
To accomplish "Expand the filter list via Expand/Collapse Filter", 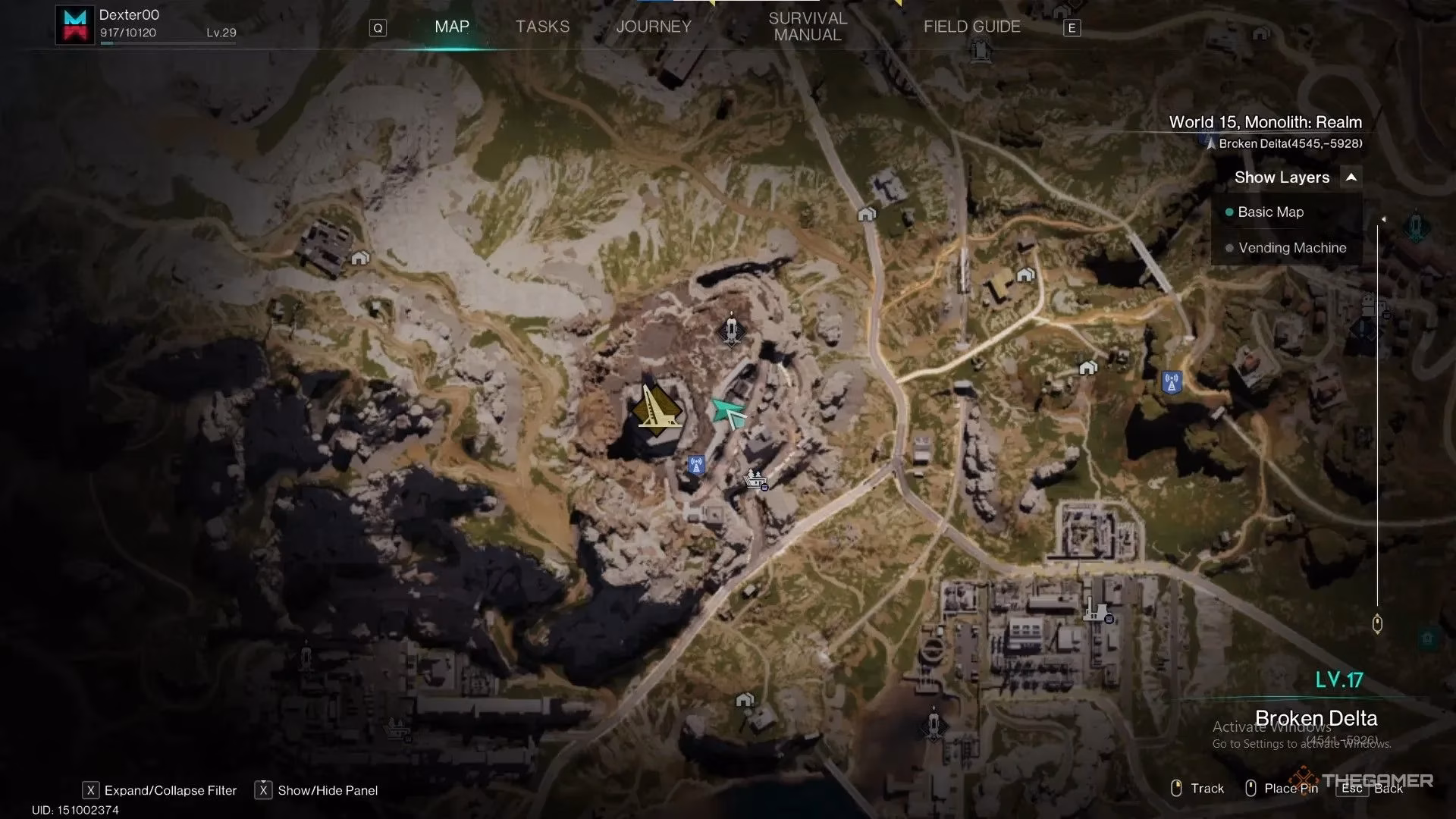I will pos(170,790).
